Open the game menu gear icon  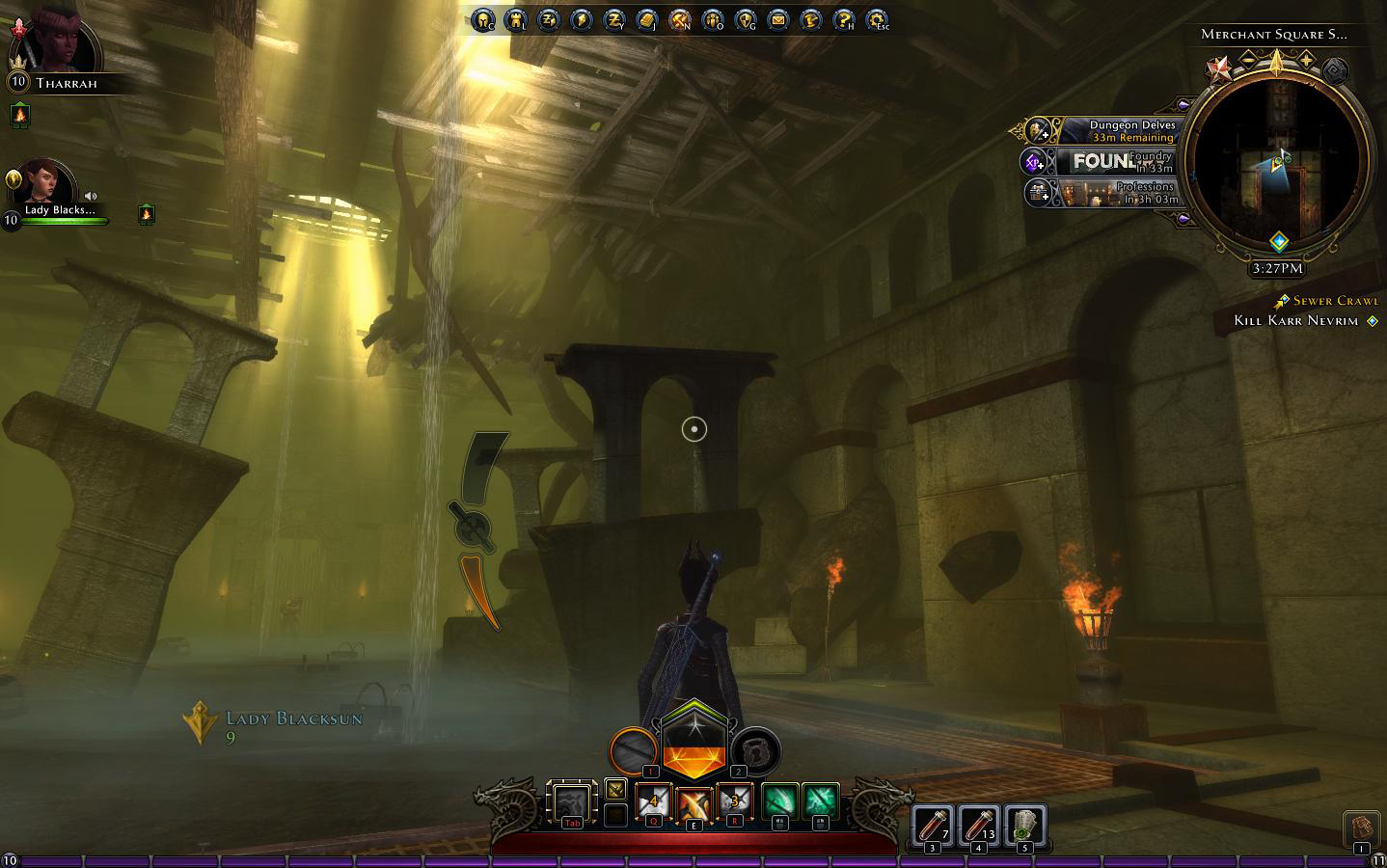876,19
